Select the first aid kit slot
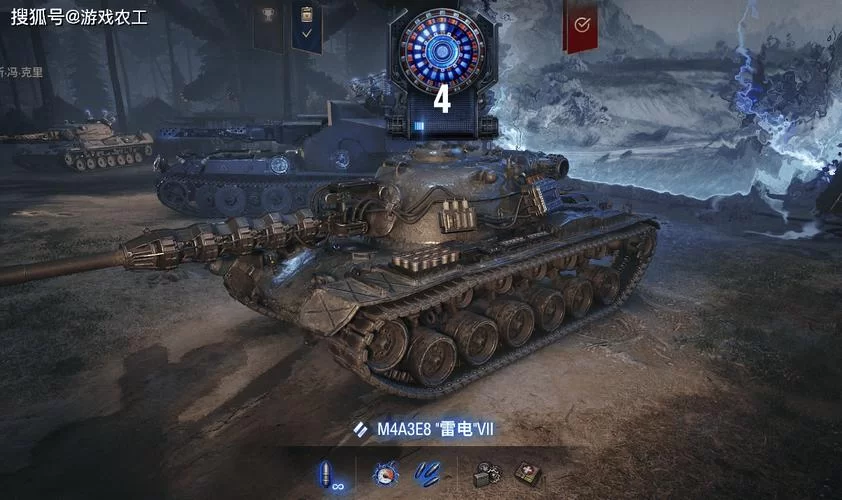The height and width of the screenshot is (500, 842). (527, 474)
